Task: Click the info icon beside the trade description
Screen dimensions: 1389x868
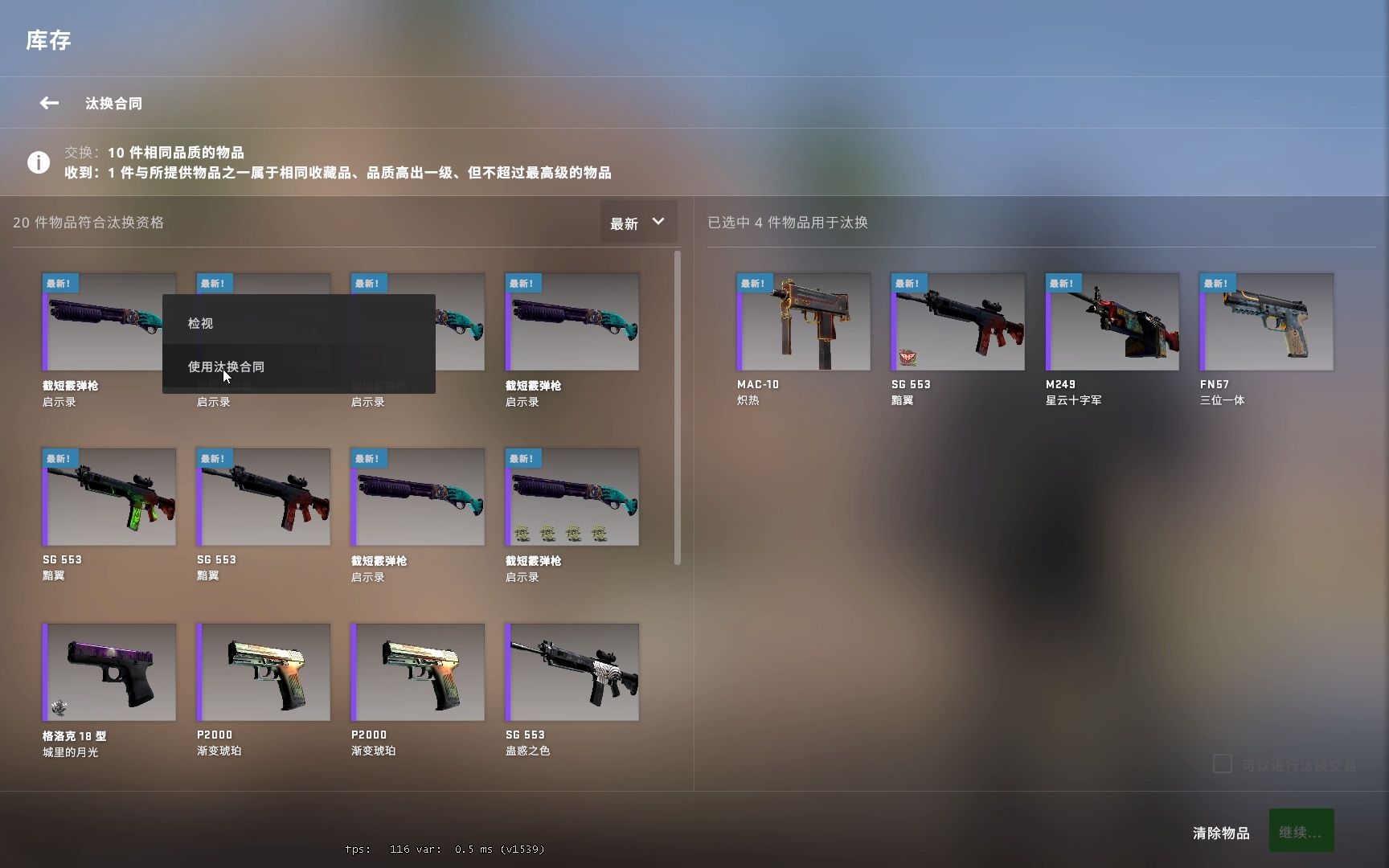Action: coord(39,162)
